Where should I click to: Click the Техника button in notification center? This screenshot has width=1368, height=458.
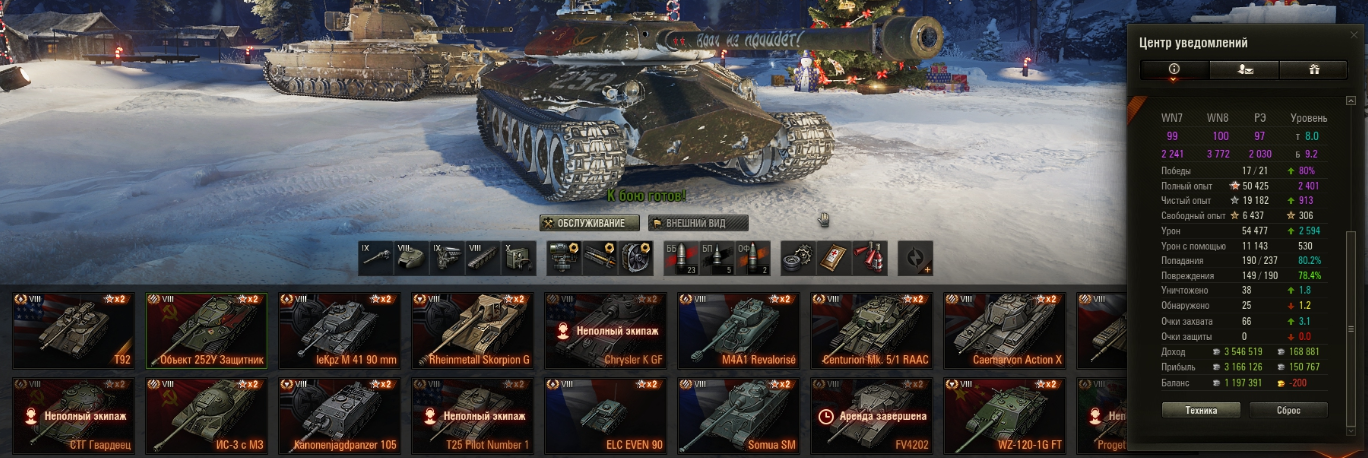tap(1201, 410)
